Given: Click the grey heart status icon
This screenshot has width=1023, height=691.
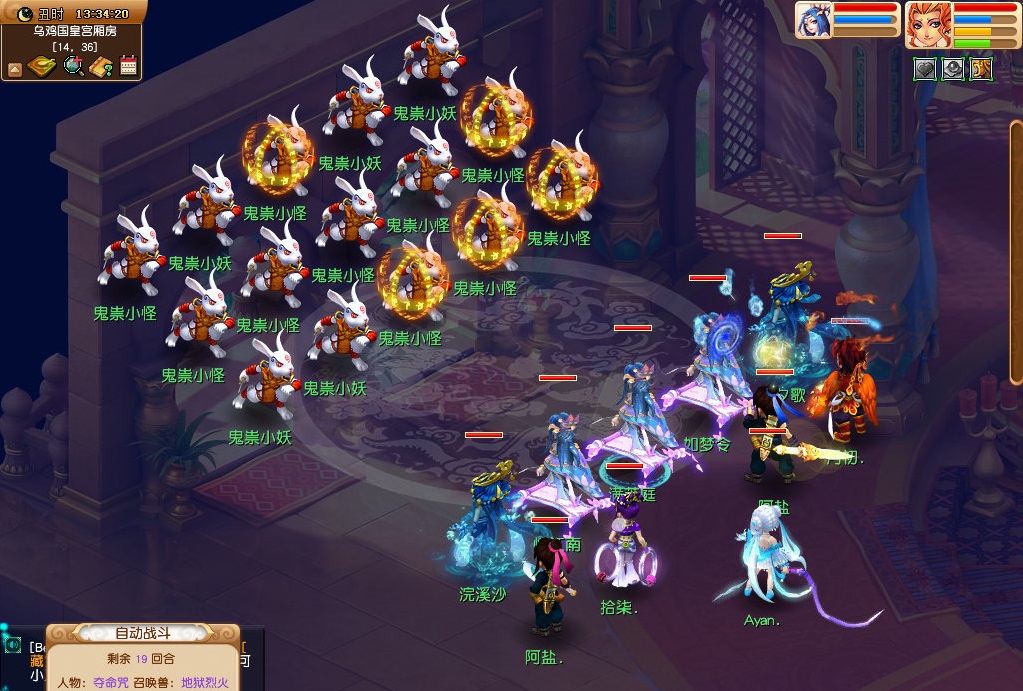Looking at the screenshot, I should (925, 68).
